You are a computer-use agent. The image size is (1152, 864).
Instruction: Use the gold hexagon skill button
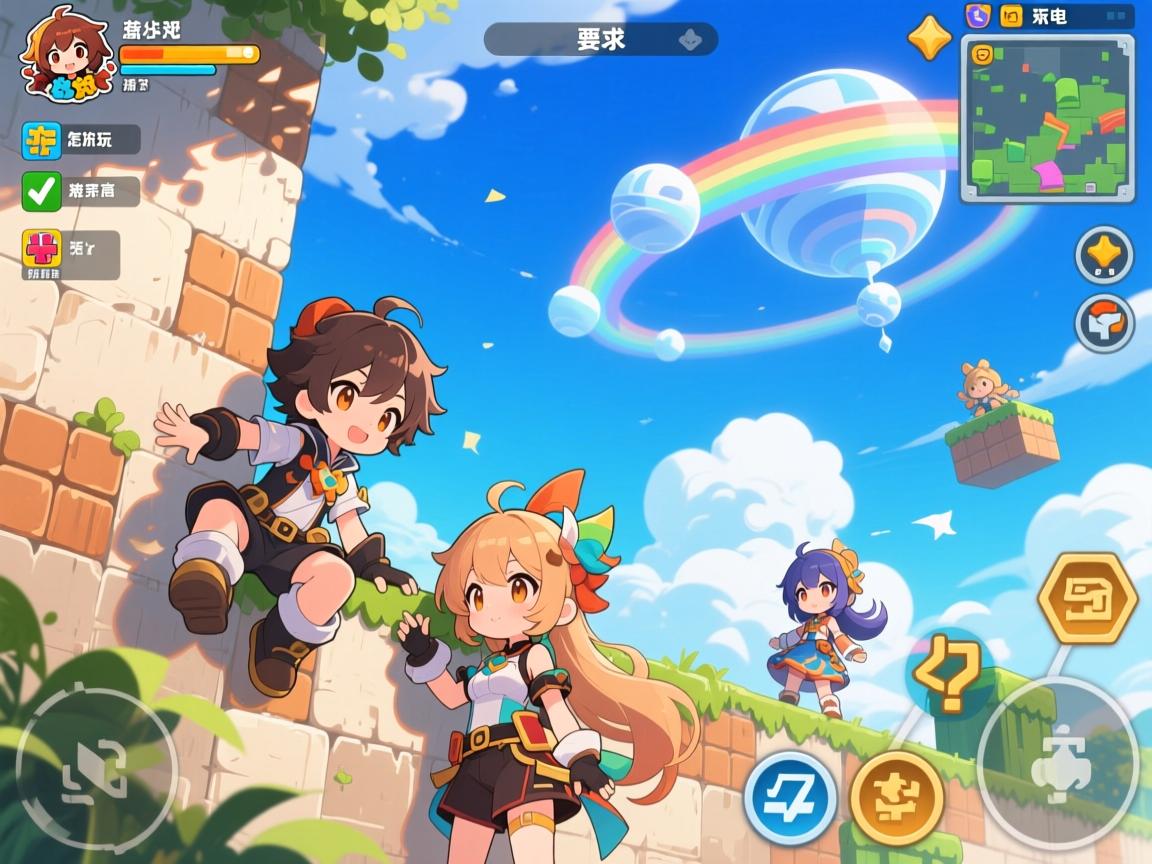point(1087,597)
